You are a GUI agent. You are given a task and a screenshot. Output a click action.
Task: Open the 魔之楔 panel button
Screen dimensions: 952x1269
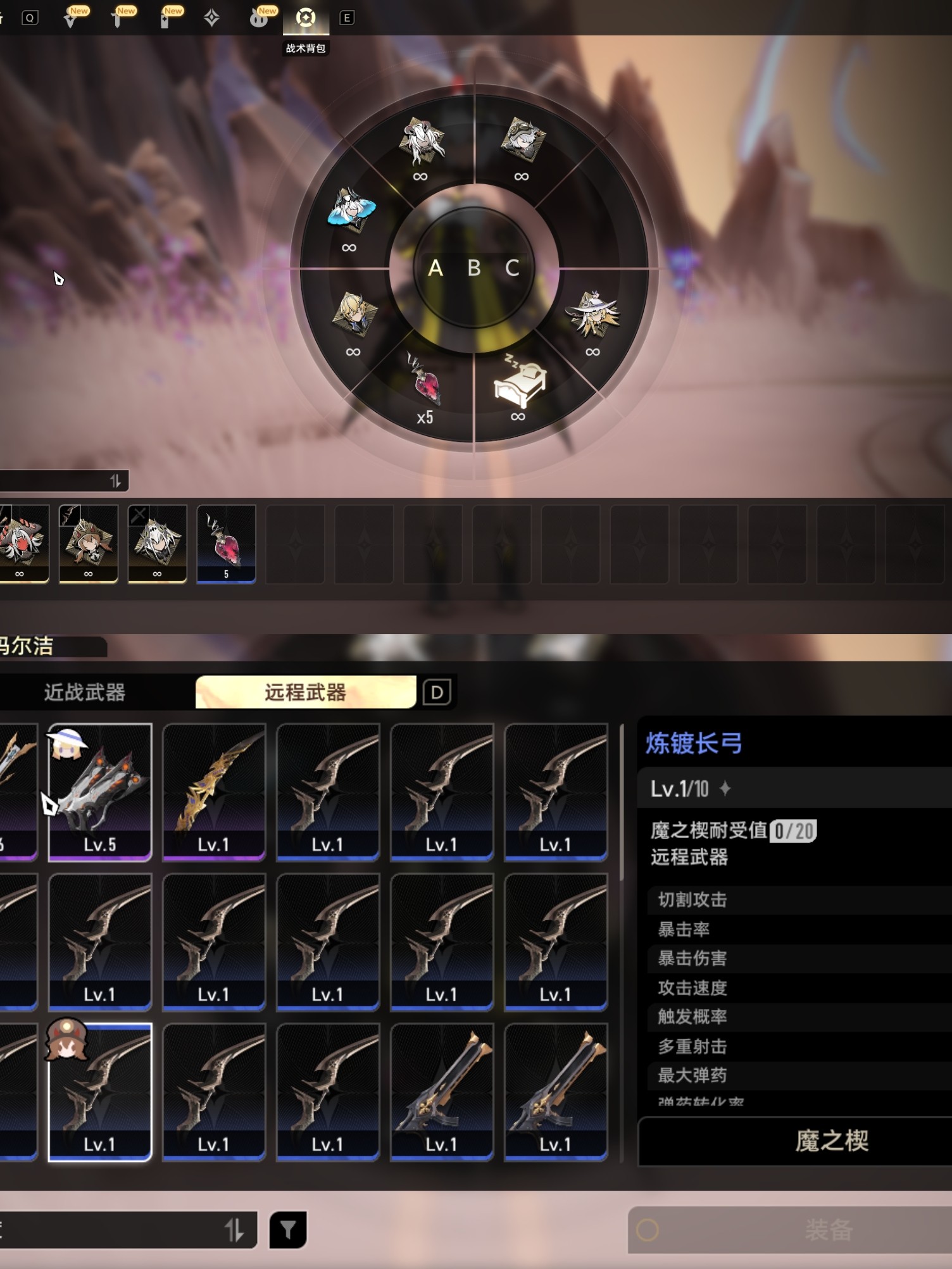[x=831, y=1141]
